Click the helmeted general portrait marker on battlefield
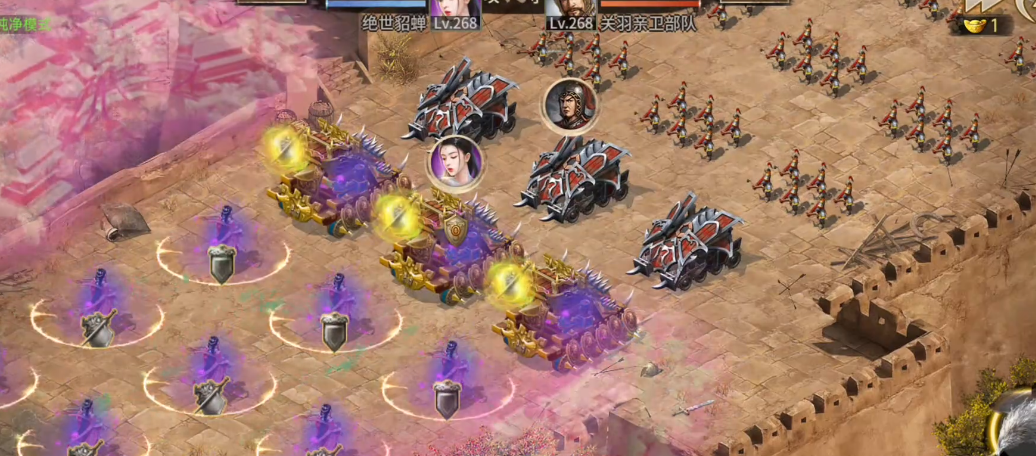Image resolution: width=1036 pixels, height=456 pixels. tap(570, 104)
